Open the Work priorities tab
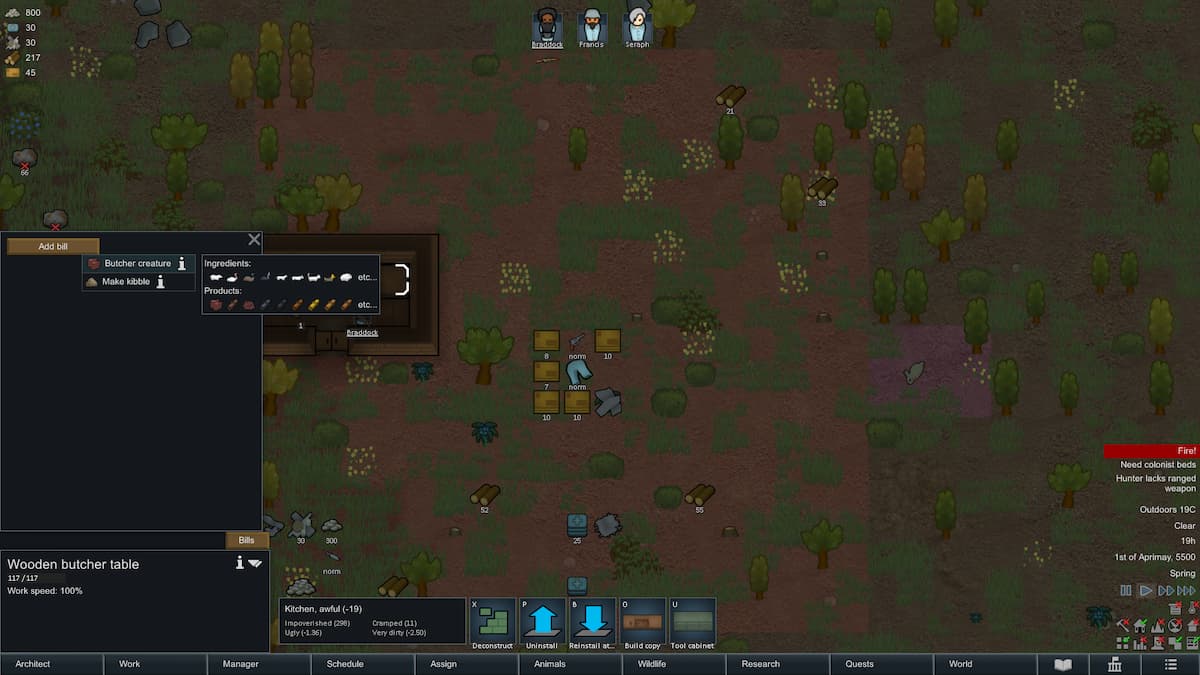 (130, 664)
